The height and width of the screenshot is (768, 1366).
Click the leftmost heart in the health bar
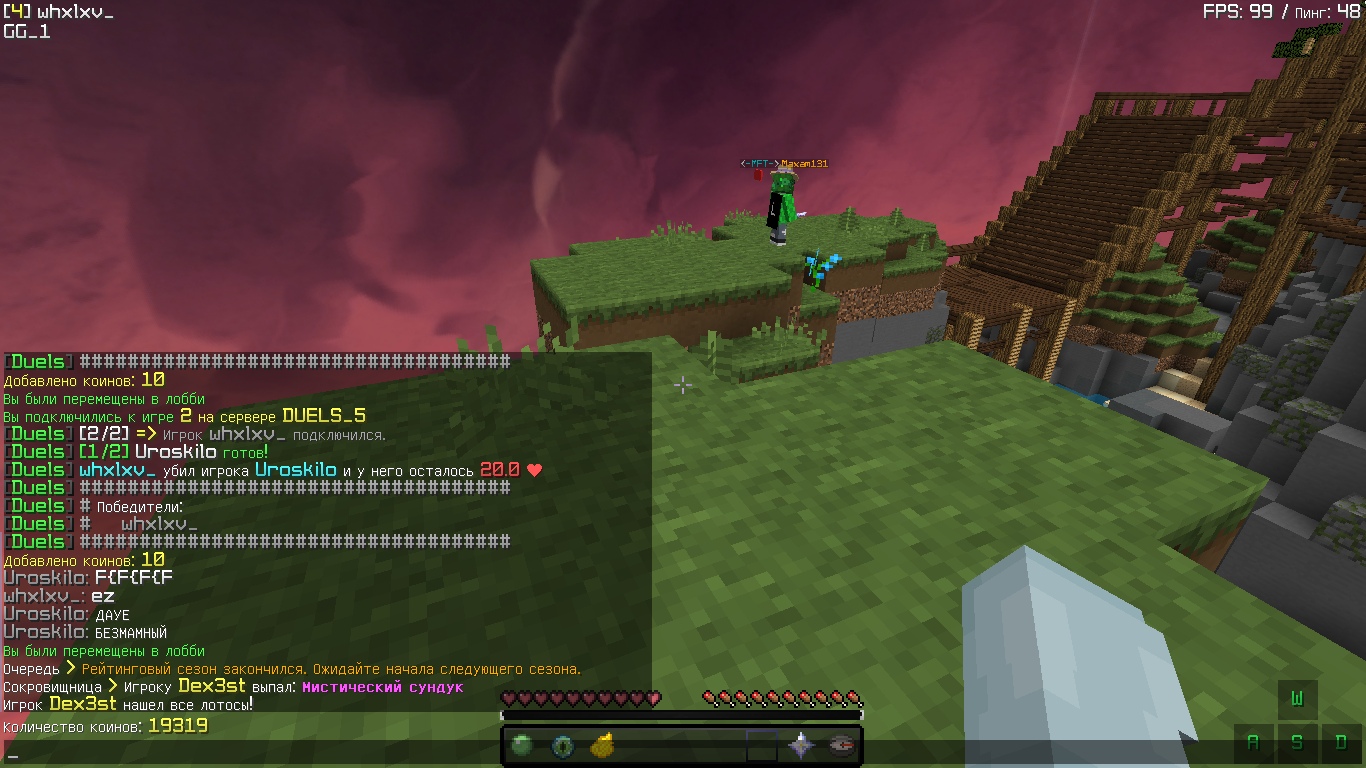[508, 697]
